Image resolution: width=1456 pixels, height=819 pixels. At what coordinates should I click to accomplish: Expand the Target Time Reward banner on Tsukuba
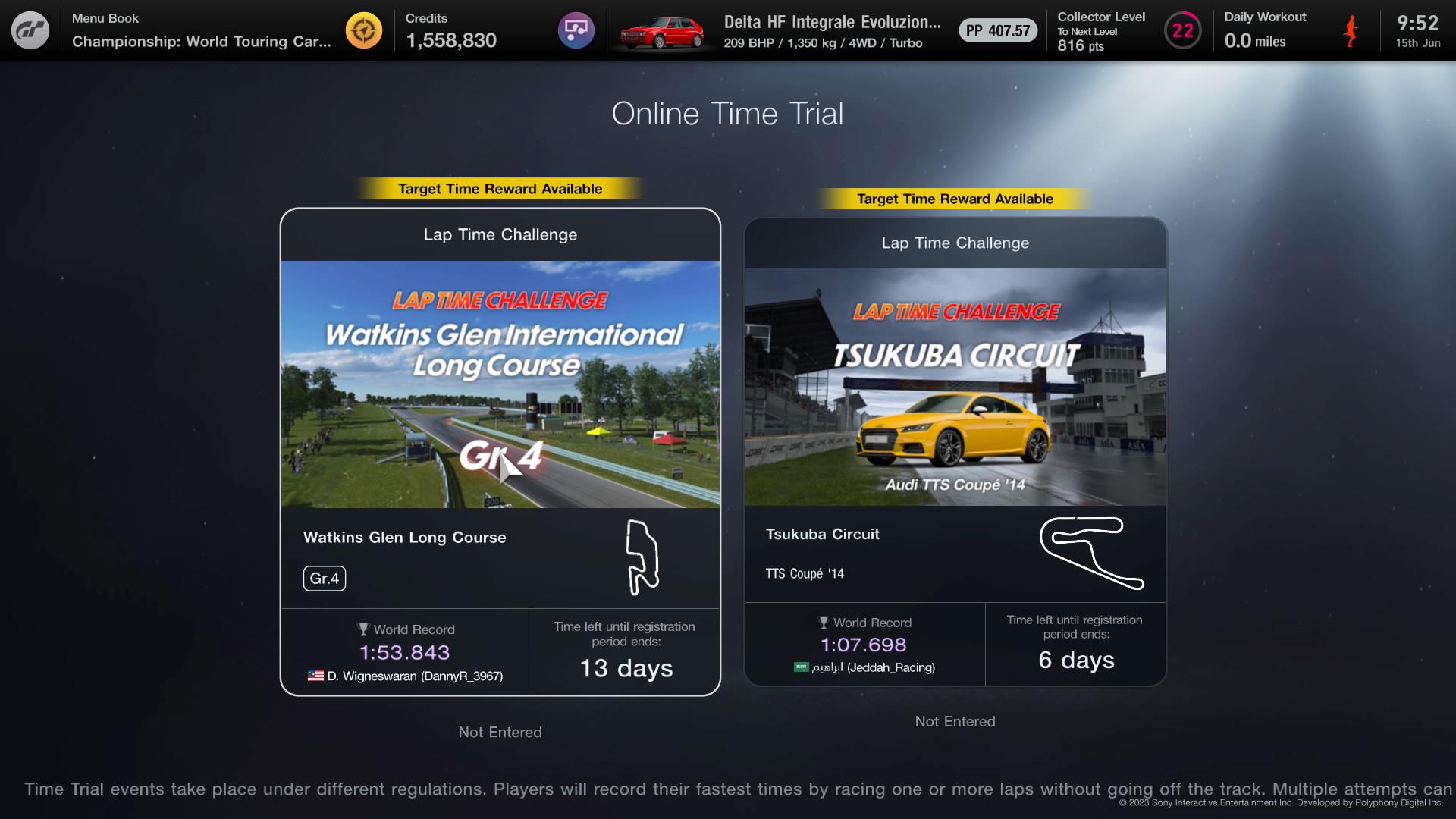pos(955,199)
